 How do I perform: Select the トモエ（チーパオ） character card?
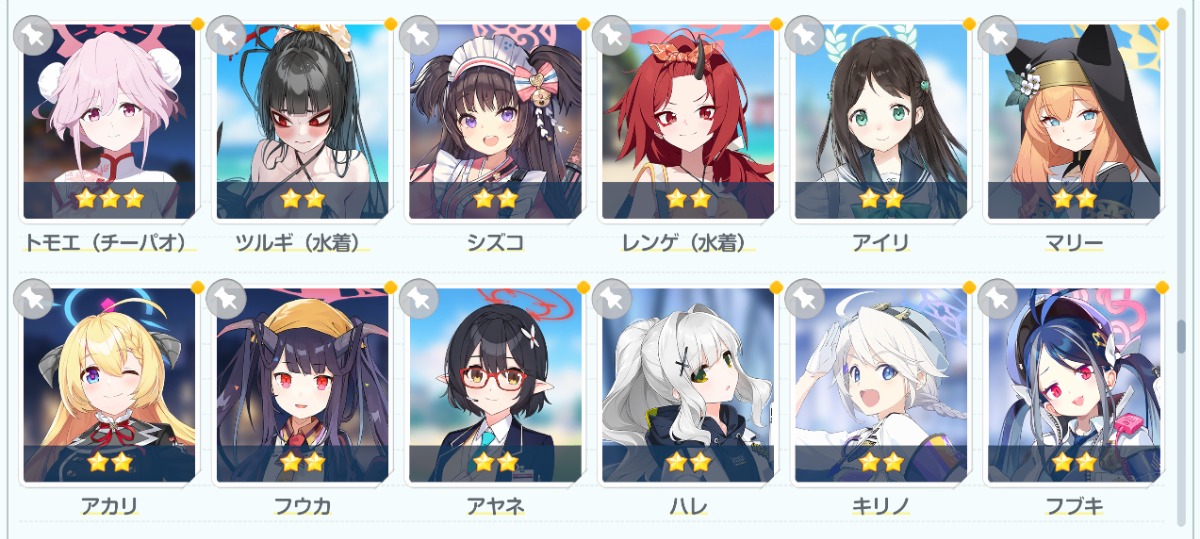click(x=110, y=120)
